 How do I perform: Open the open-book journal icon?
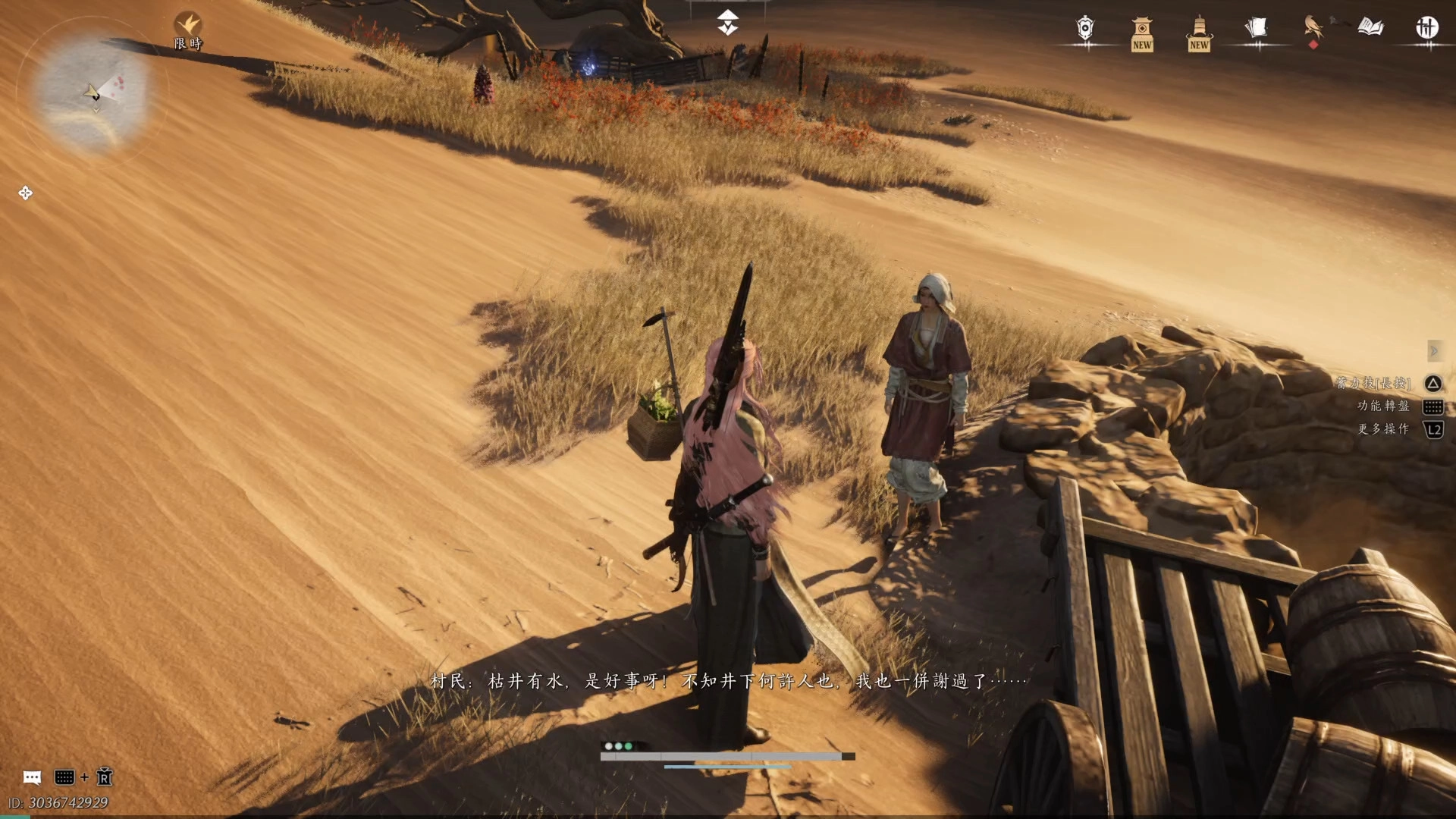pos(1370,28)
